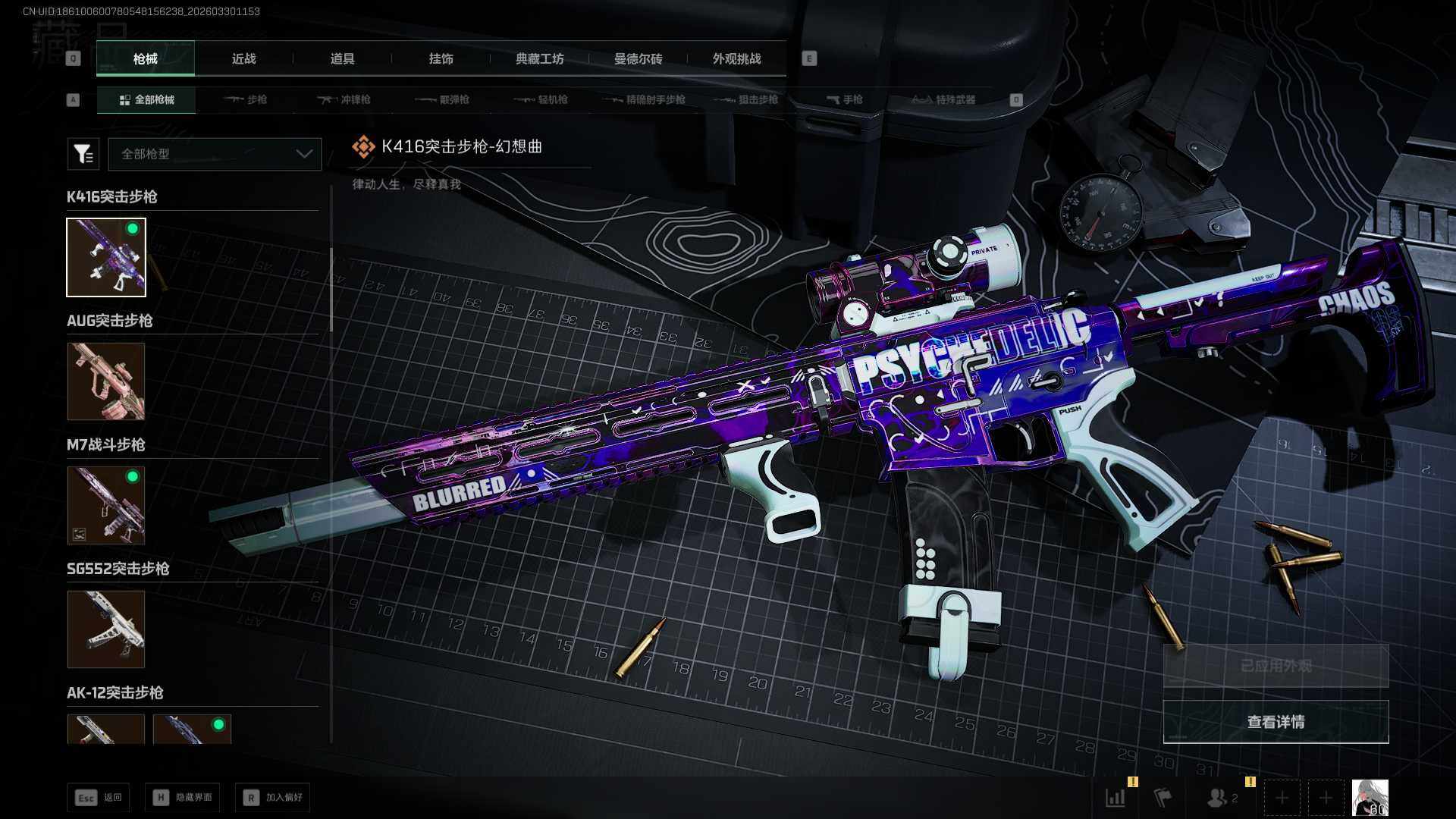This screenshot has width=1456, height=819.
Task: Select the SG552 skin thumbnail
Action: click(x=106, y=629)
